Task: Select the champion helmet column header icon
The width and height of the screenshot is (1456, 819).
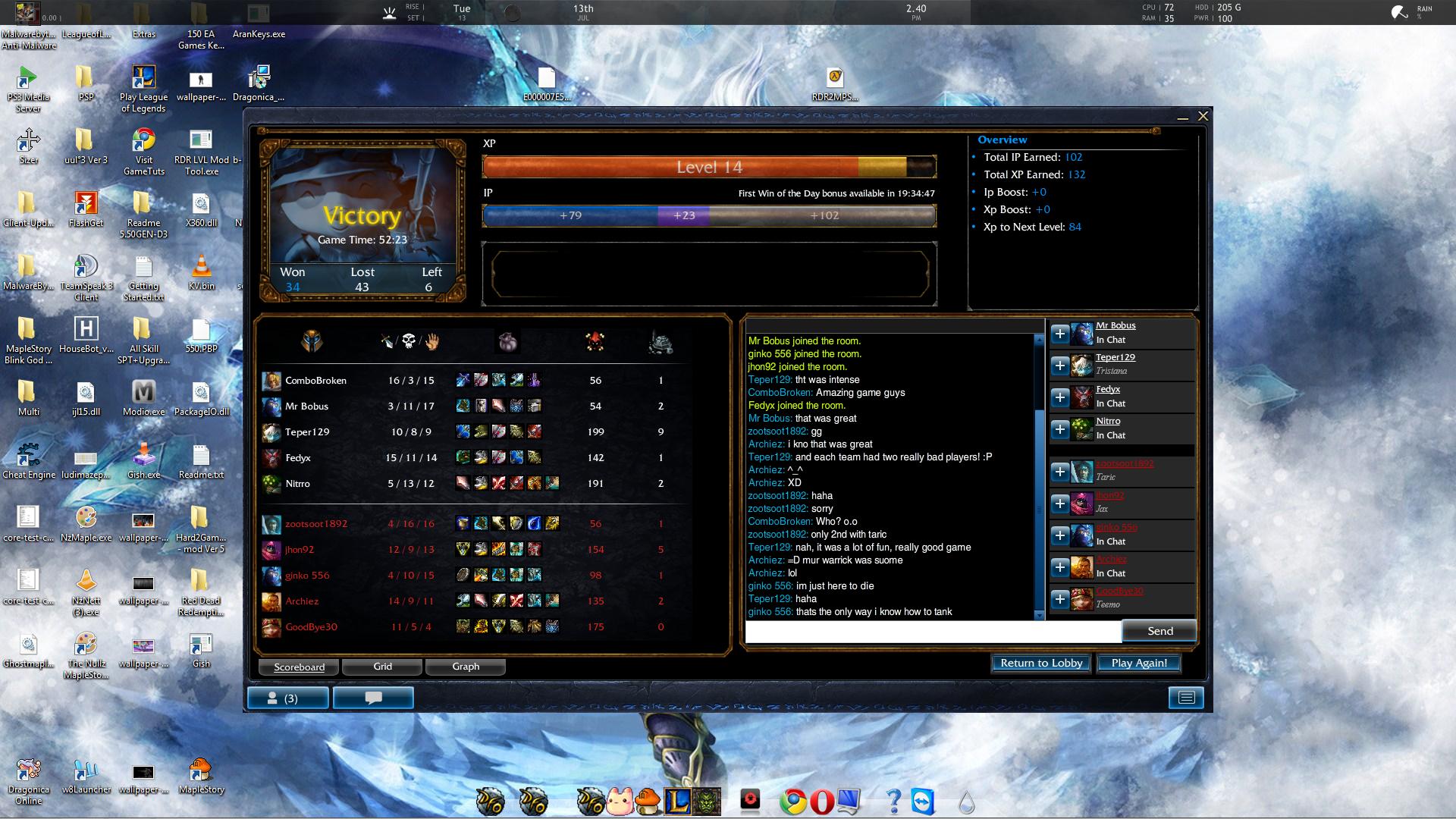Action: [313, 342]
